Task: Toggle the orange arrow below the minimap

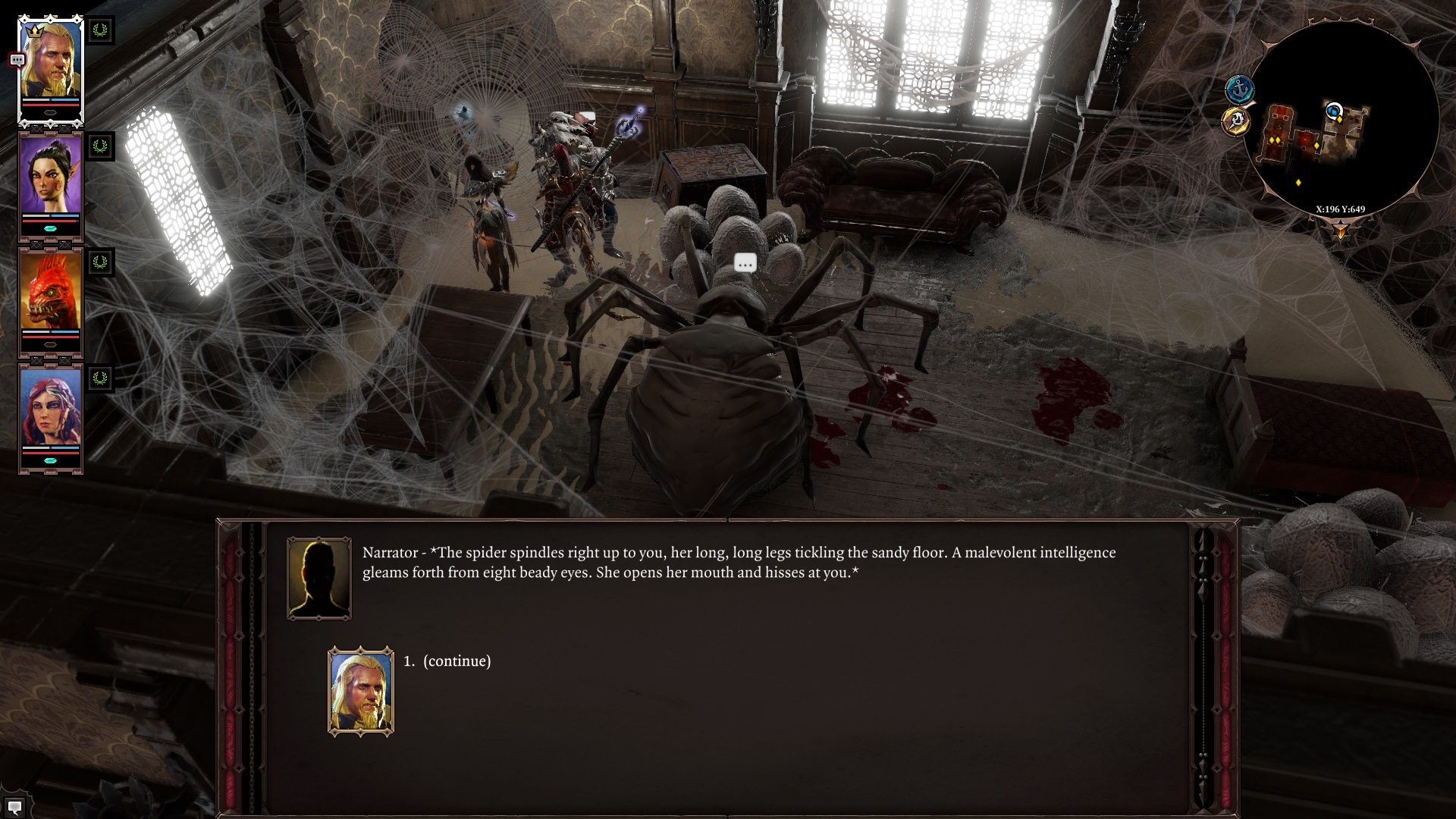Action: pyautogui.click(x=1340, y=229)
